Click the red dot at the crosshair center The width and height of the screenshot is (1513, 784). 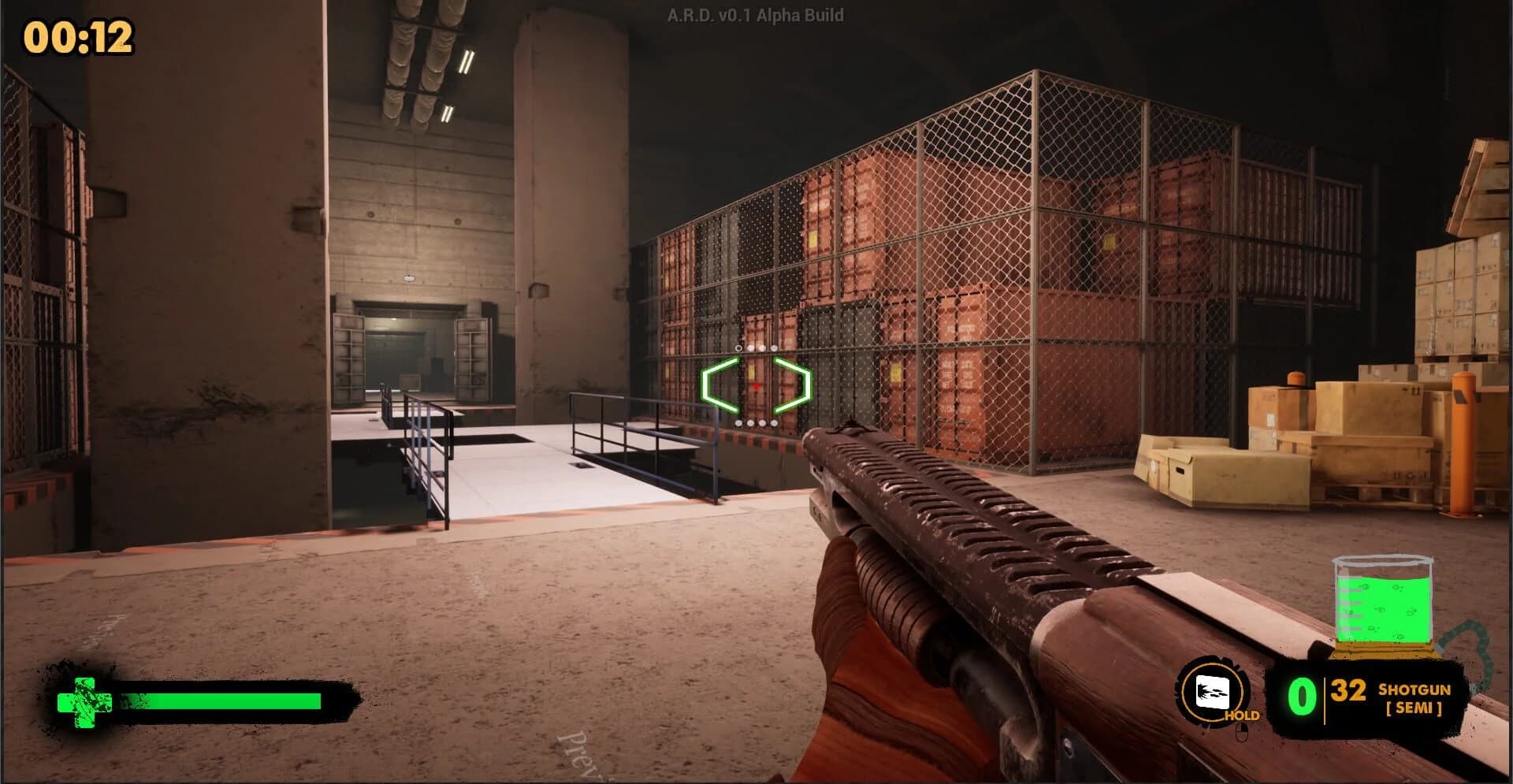click(x=756, y=386)
